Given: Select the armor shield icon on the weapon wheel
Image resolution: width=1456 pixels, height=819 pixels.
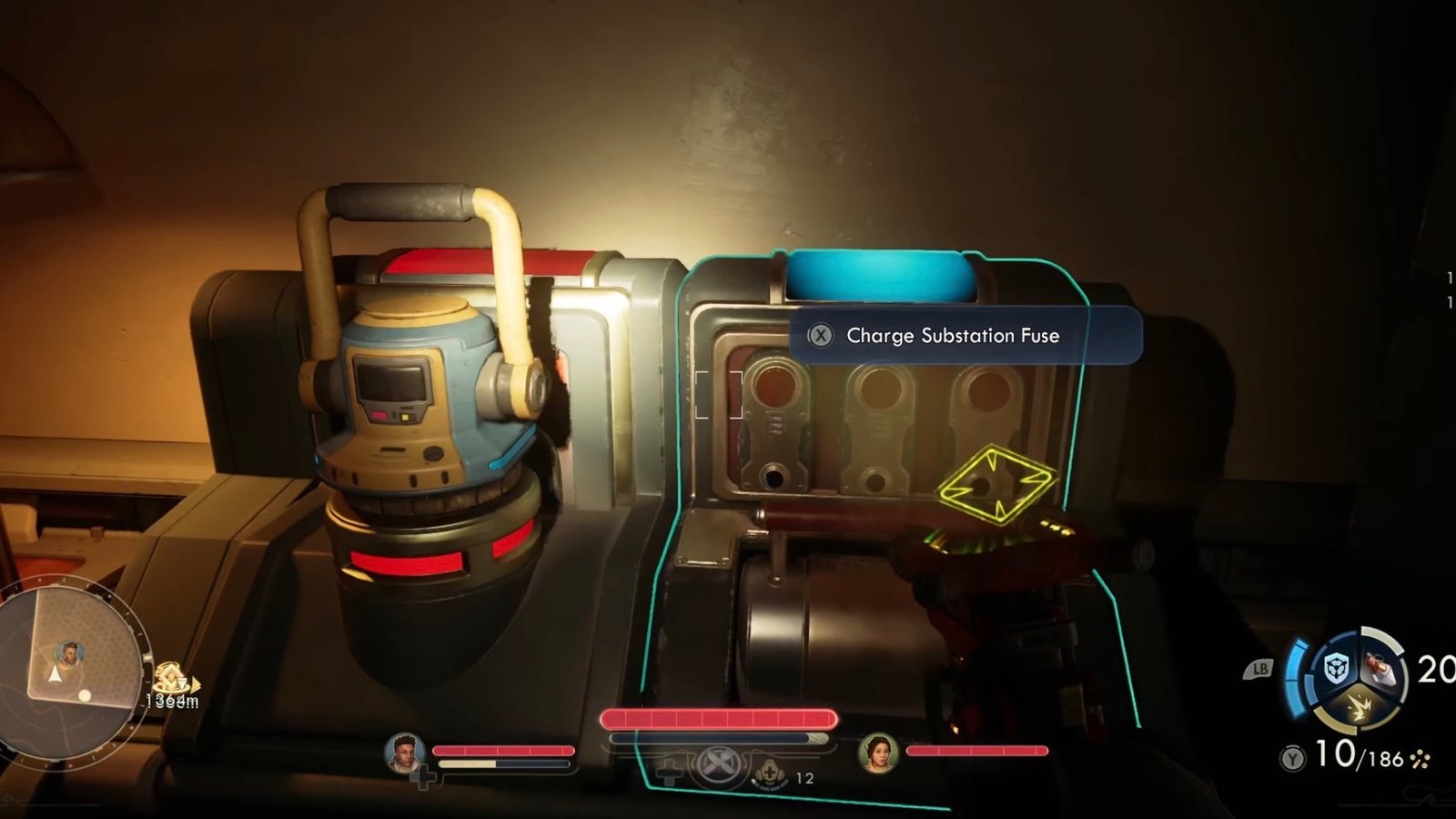Looking at the screenshot, I should click(x=1337, y=670).
